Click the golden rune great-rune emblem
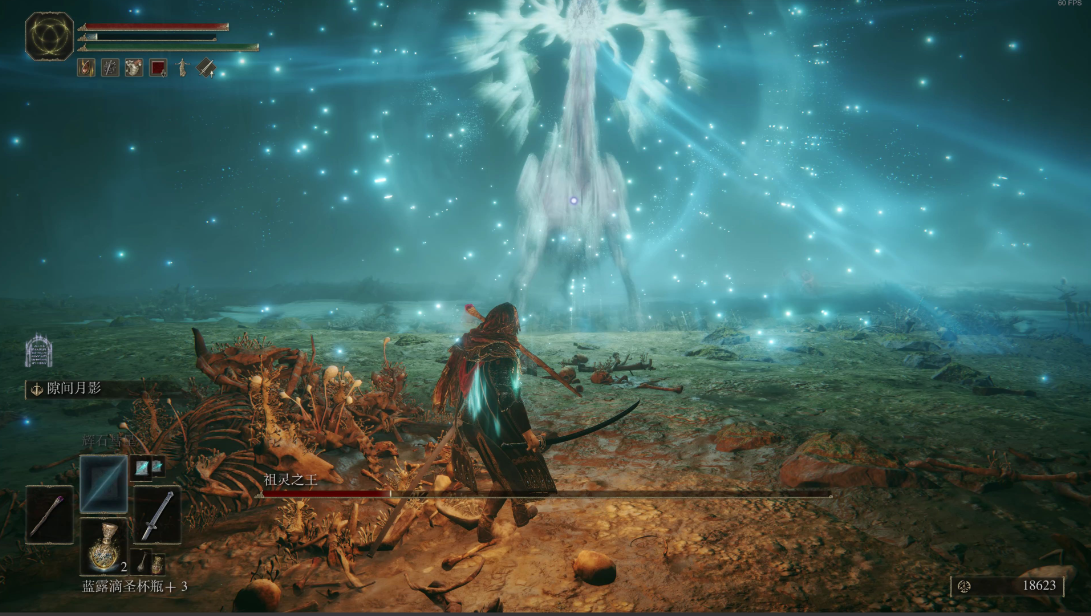 pos(49,36)
